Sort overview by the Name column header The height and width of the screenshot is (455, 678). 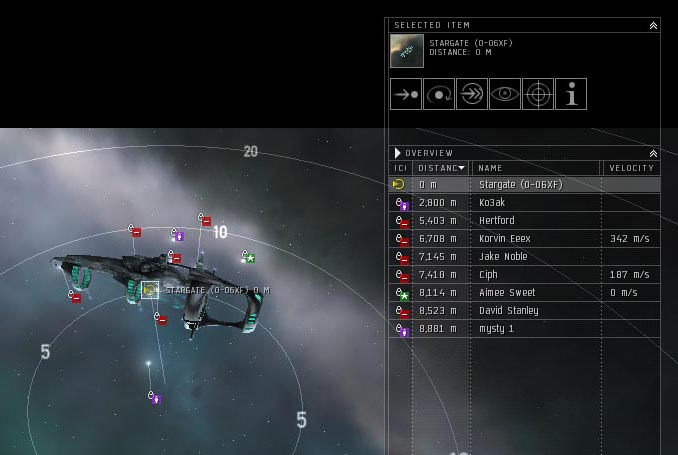tap(535, 168)
